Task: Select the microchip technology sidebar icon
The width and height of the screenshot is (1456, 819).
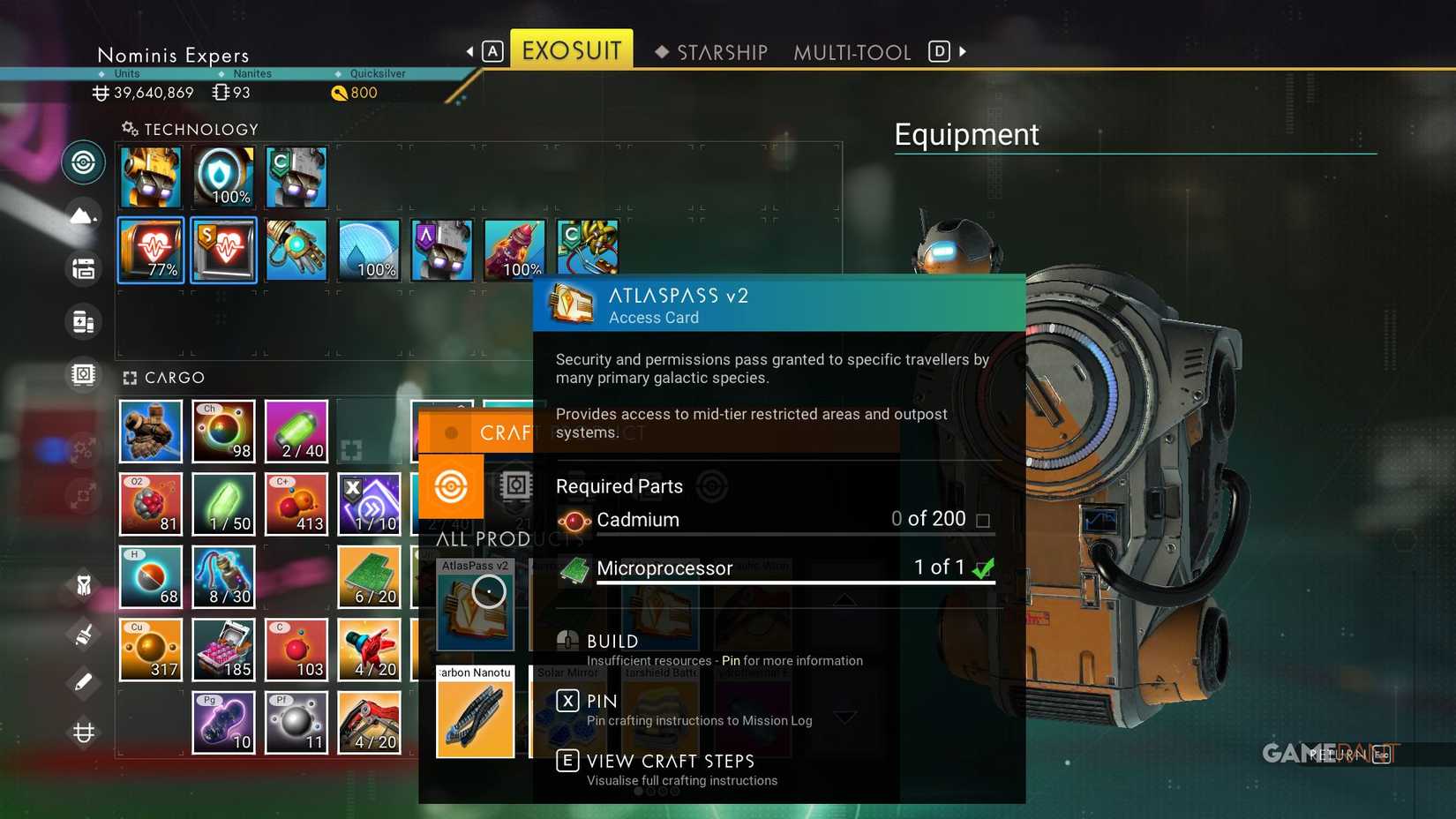Action: click(x=83, y=373)
